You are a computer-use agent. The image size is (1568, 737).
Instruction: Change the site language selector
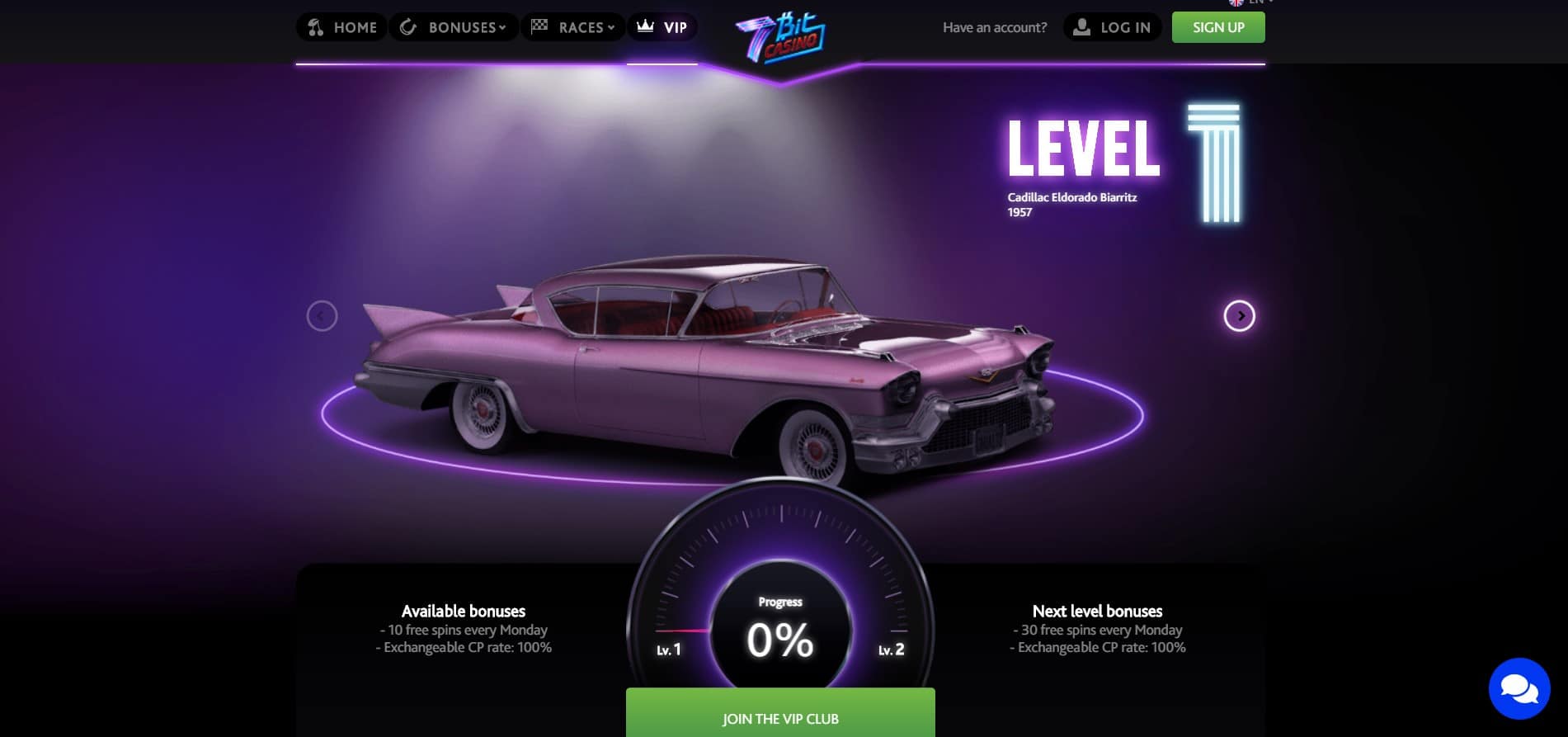[x=1251, y=2]
